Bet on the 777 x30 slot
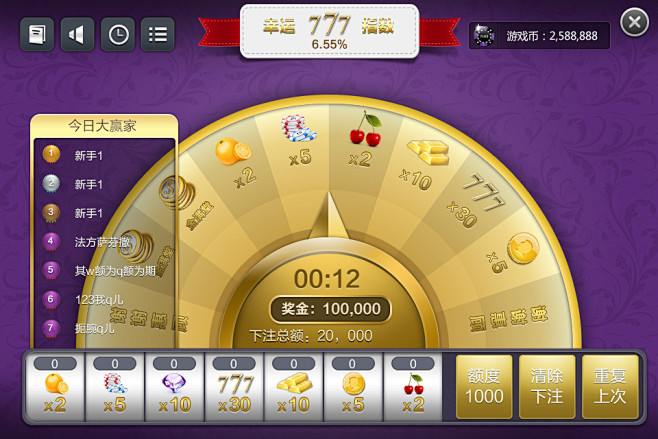Screen dimensions: 658x439 234,387
